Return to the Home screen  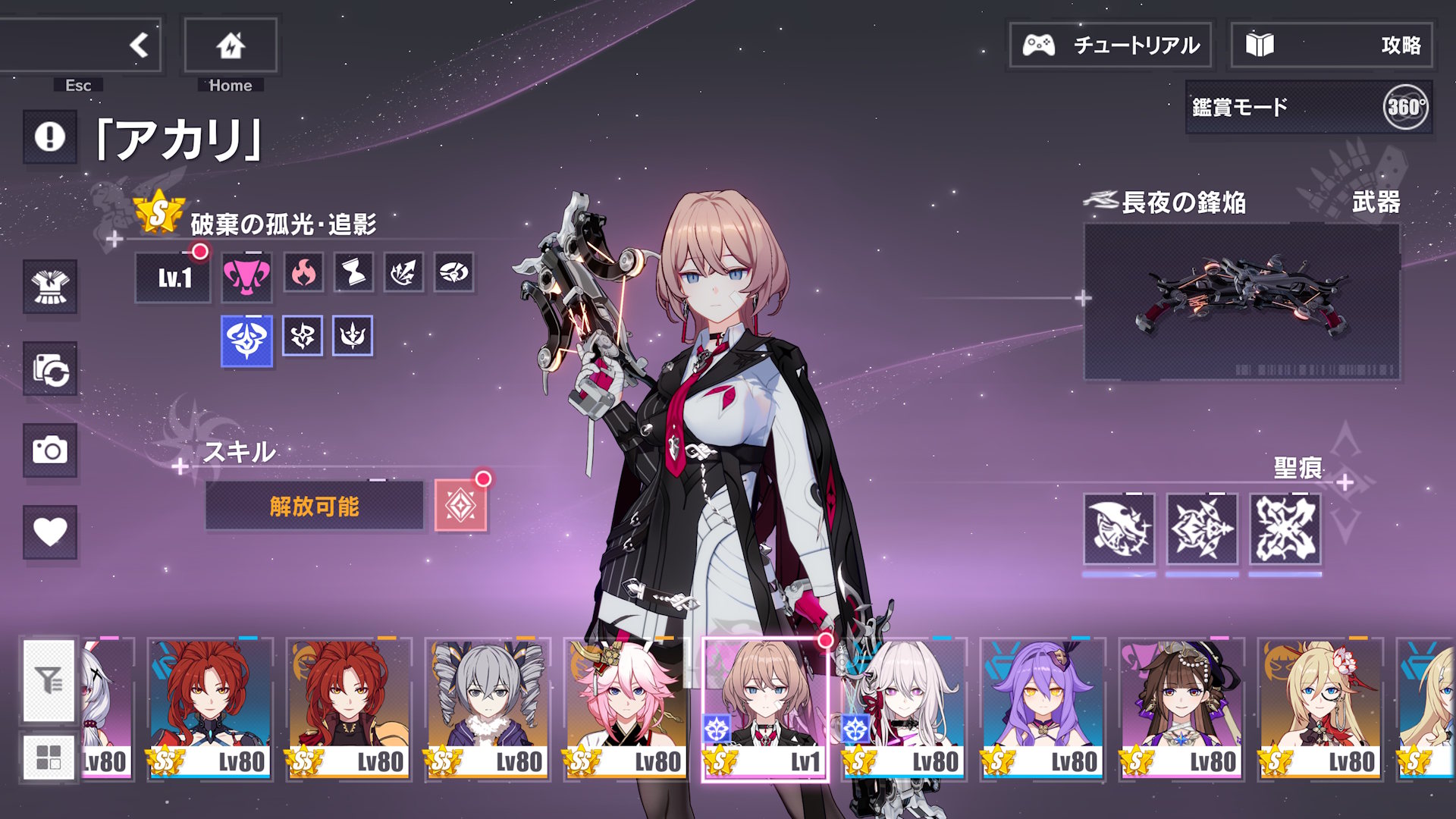coord(231,45)
